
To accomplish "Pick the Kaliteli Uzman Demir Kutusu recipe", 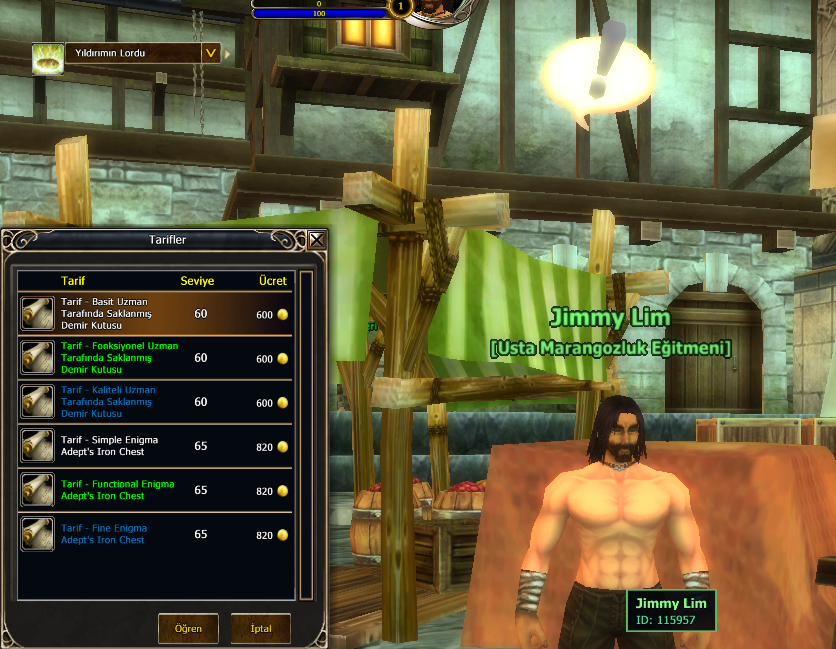I will [155, 402].
